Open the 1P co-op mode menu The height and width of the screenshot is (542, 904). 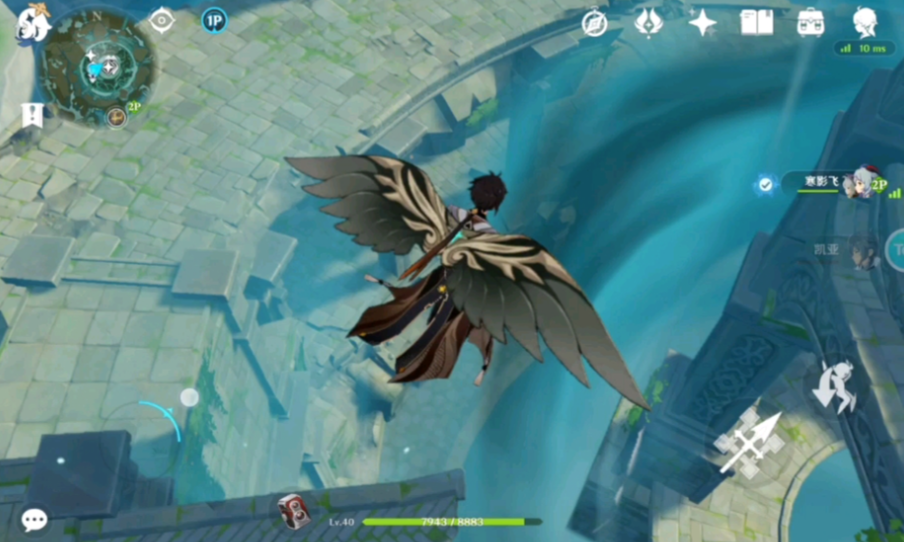[x=213, y=20]
